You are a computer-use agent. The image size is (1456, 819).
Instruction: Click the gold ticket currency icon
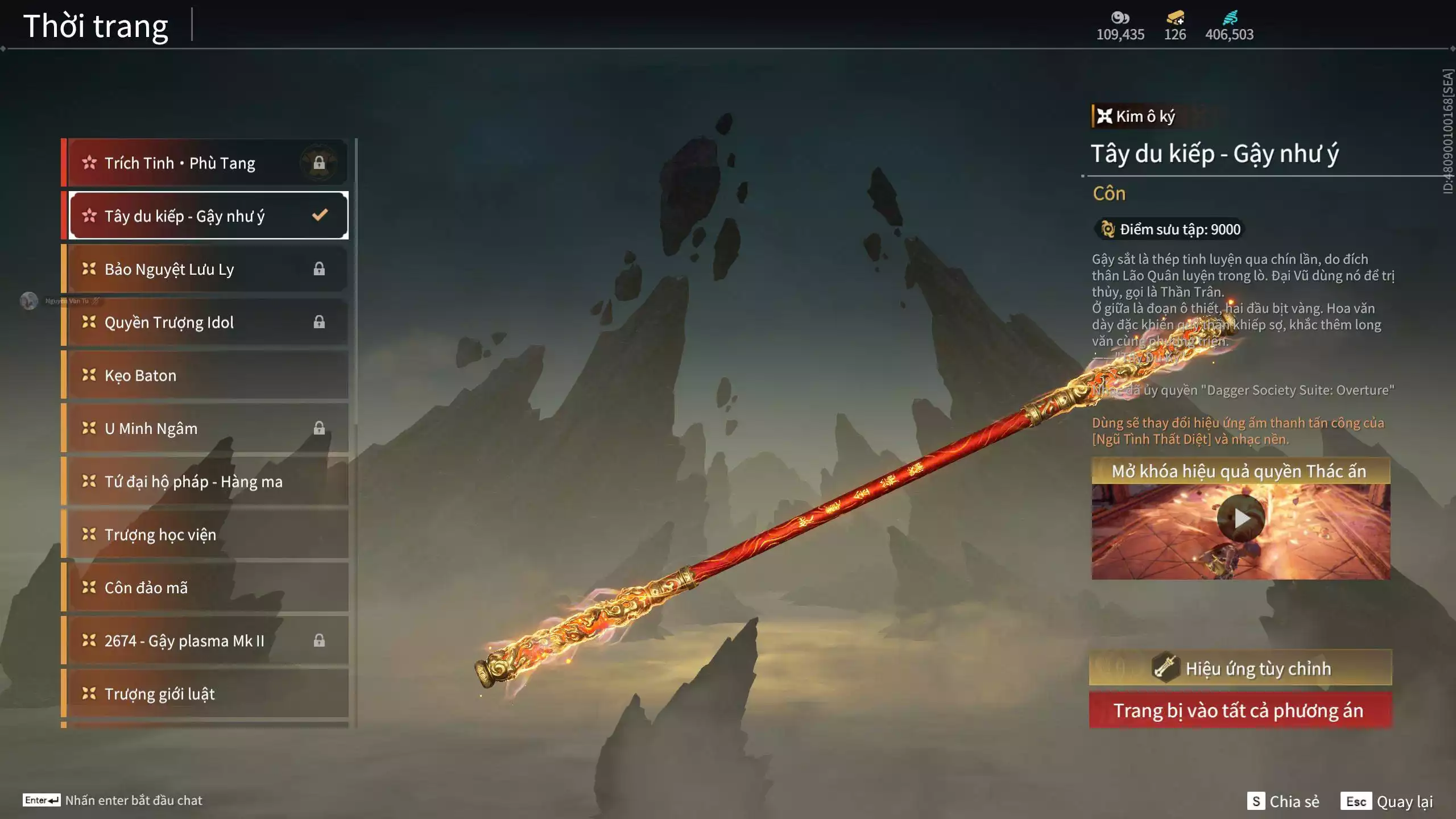(1174, 18)
